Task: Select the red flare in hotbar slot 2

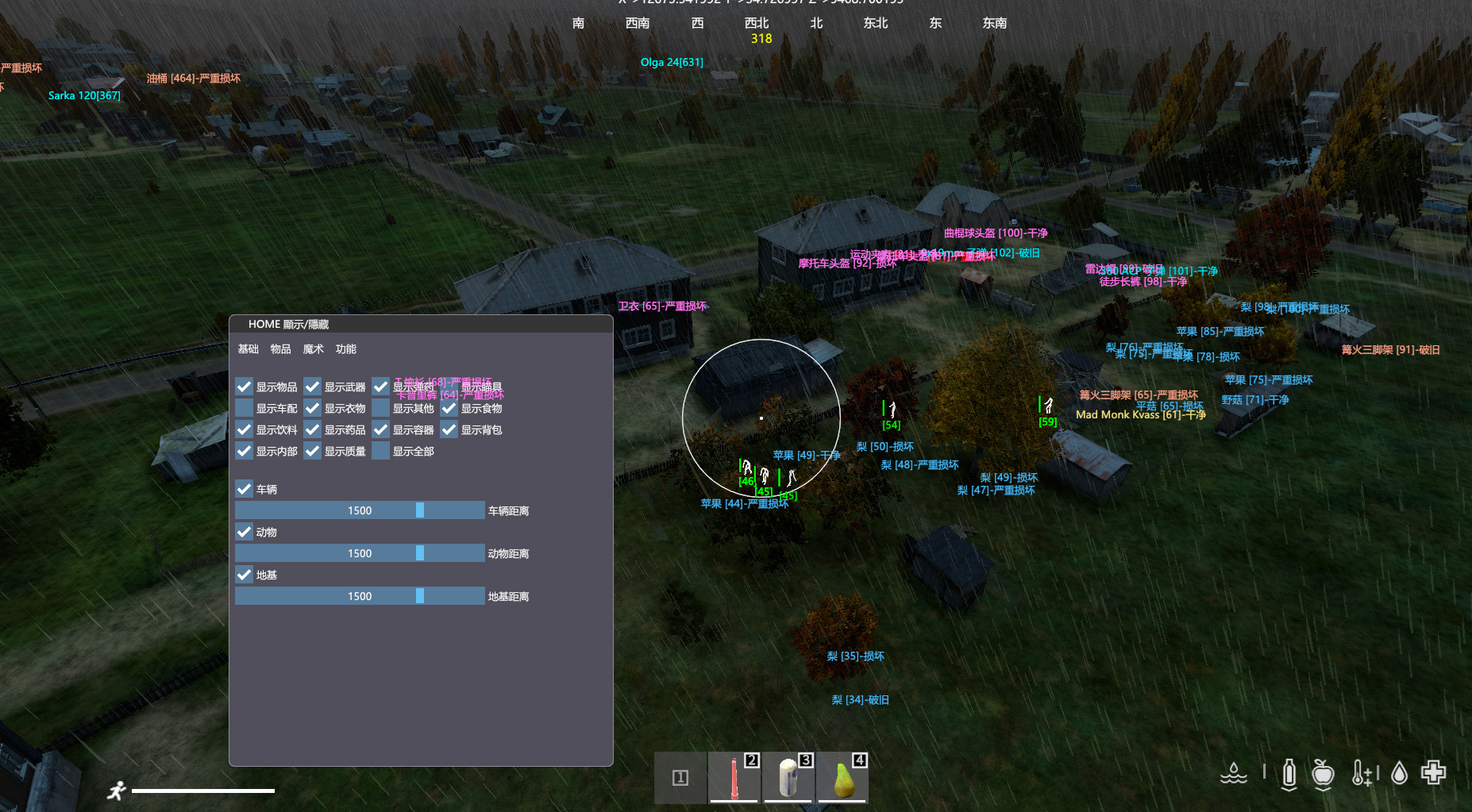Action: click(734, 778)
